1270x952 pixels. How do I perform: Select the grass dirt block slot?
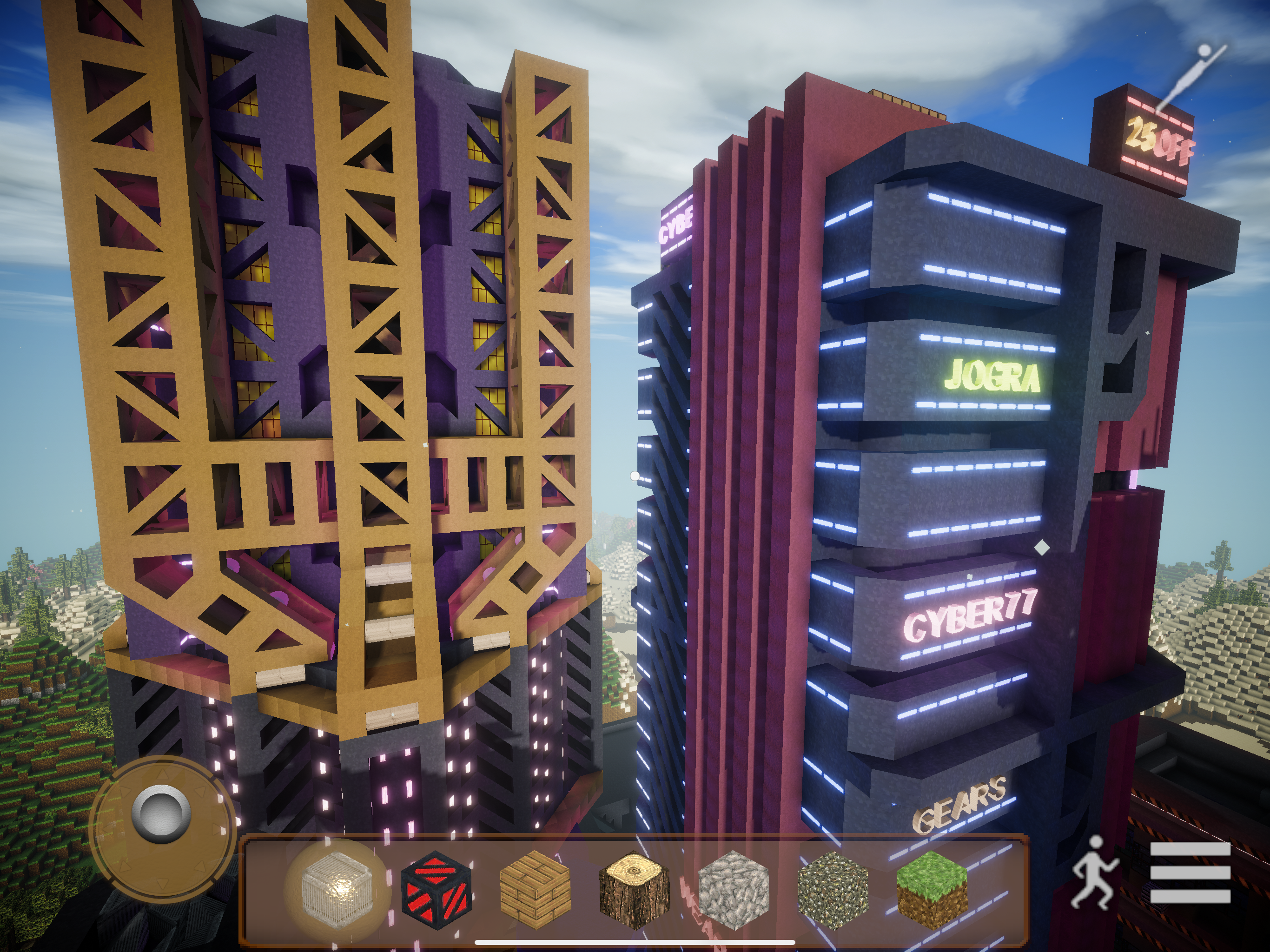(x=931, y=888)
